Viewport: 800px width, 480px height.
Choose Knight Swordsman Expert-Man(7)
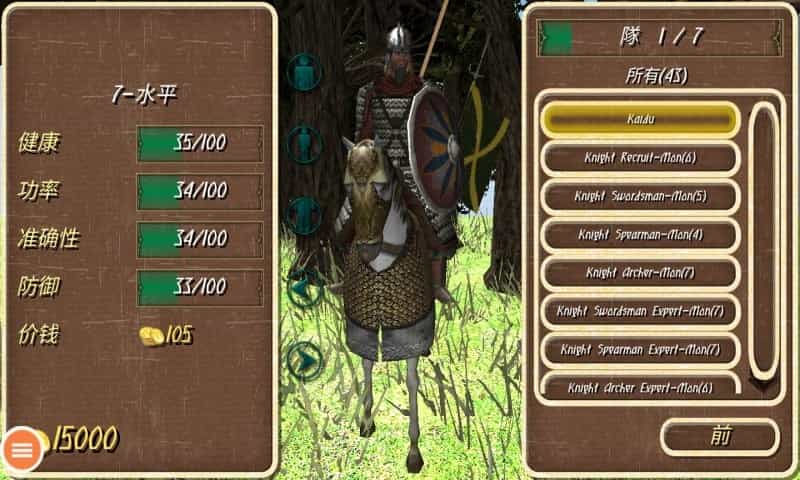640,311
